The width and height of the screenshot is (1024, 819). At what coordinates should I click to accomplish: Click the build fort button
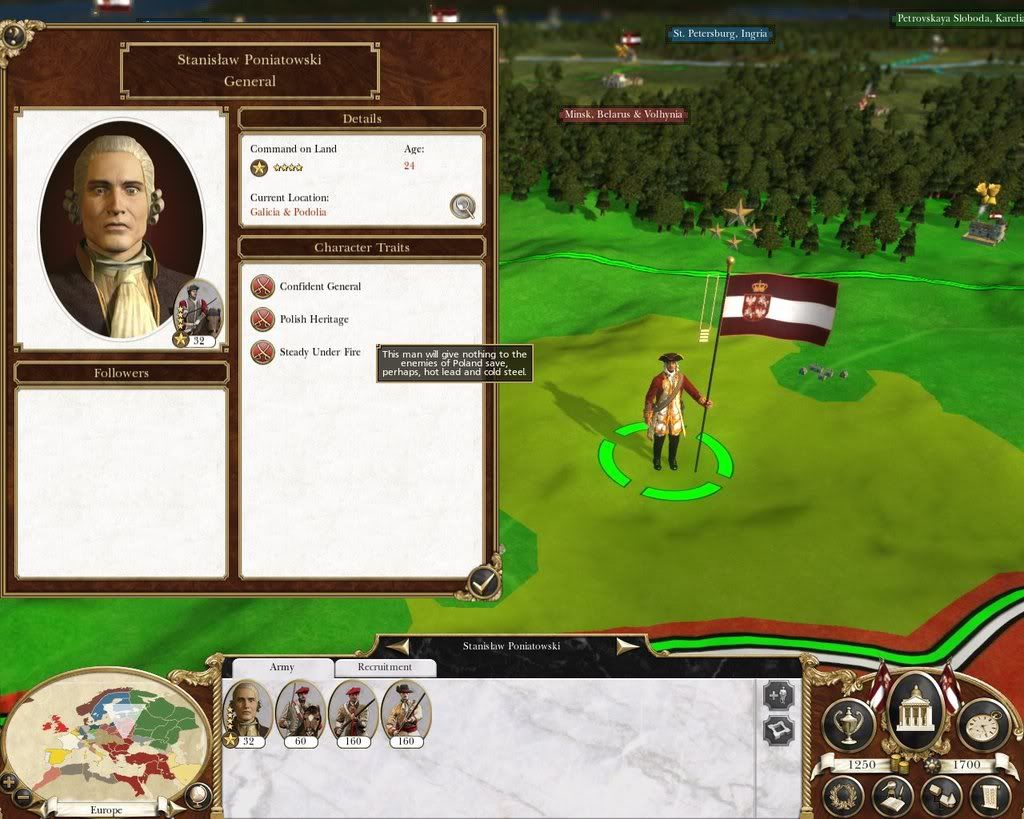778,731
